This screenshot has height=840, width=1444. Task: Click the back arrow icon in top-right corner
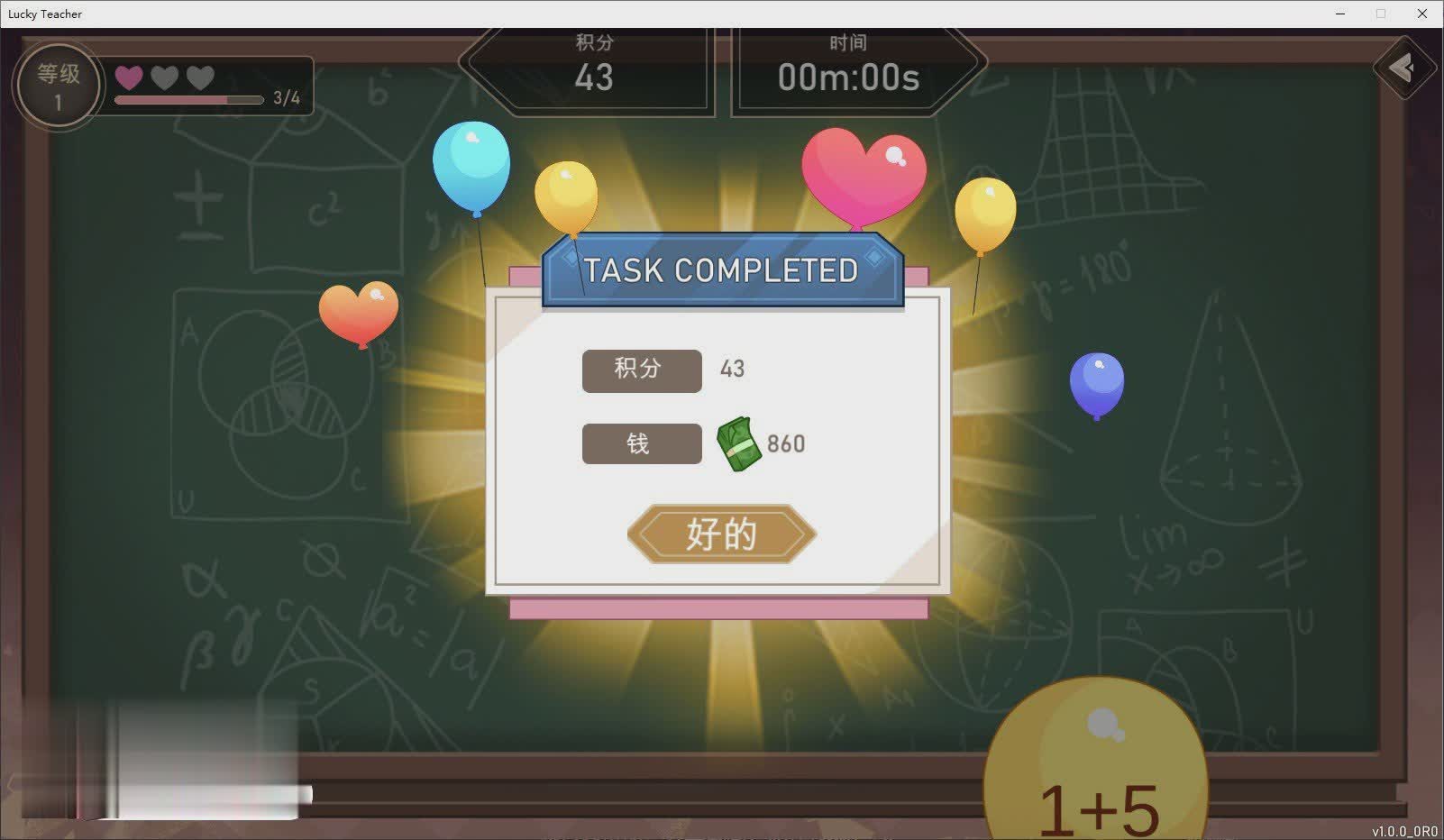pyautogui.click(x=1403, y=67)
